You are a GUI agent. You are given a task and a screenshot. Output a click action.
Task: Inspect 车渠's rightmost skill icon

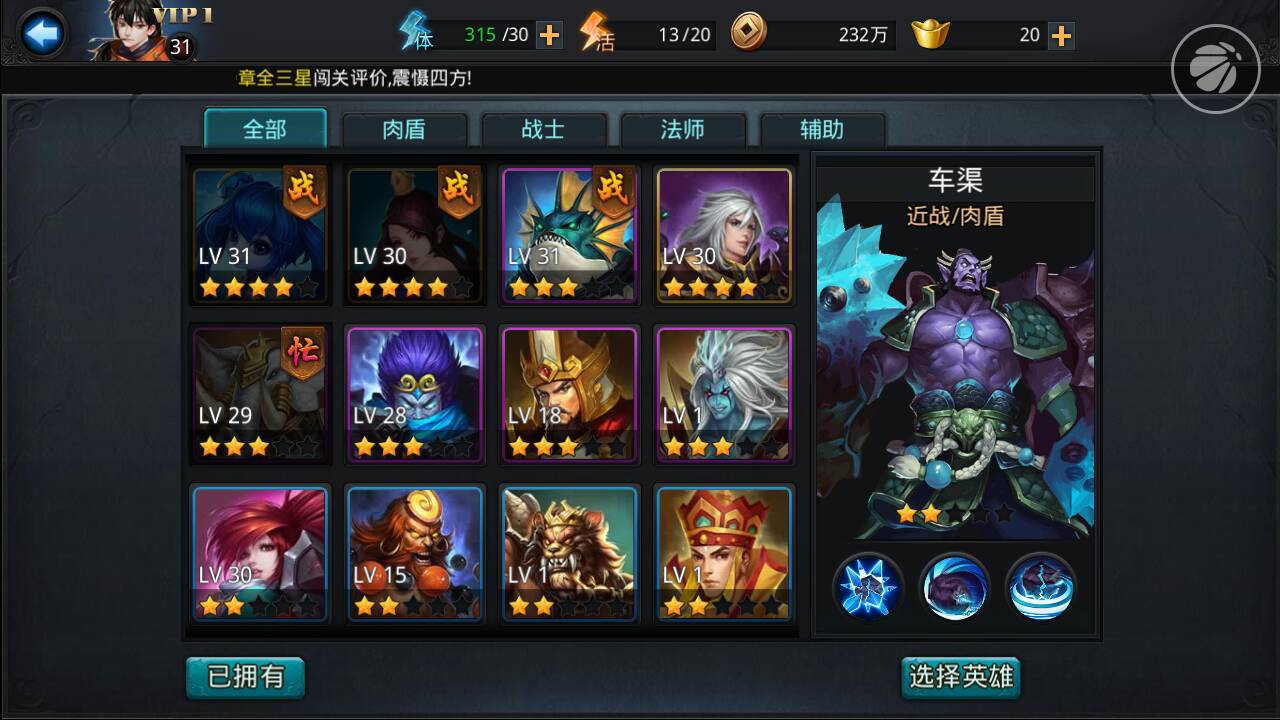point(1041,588)
